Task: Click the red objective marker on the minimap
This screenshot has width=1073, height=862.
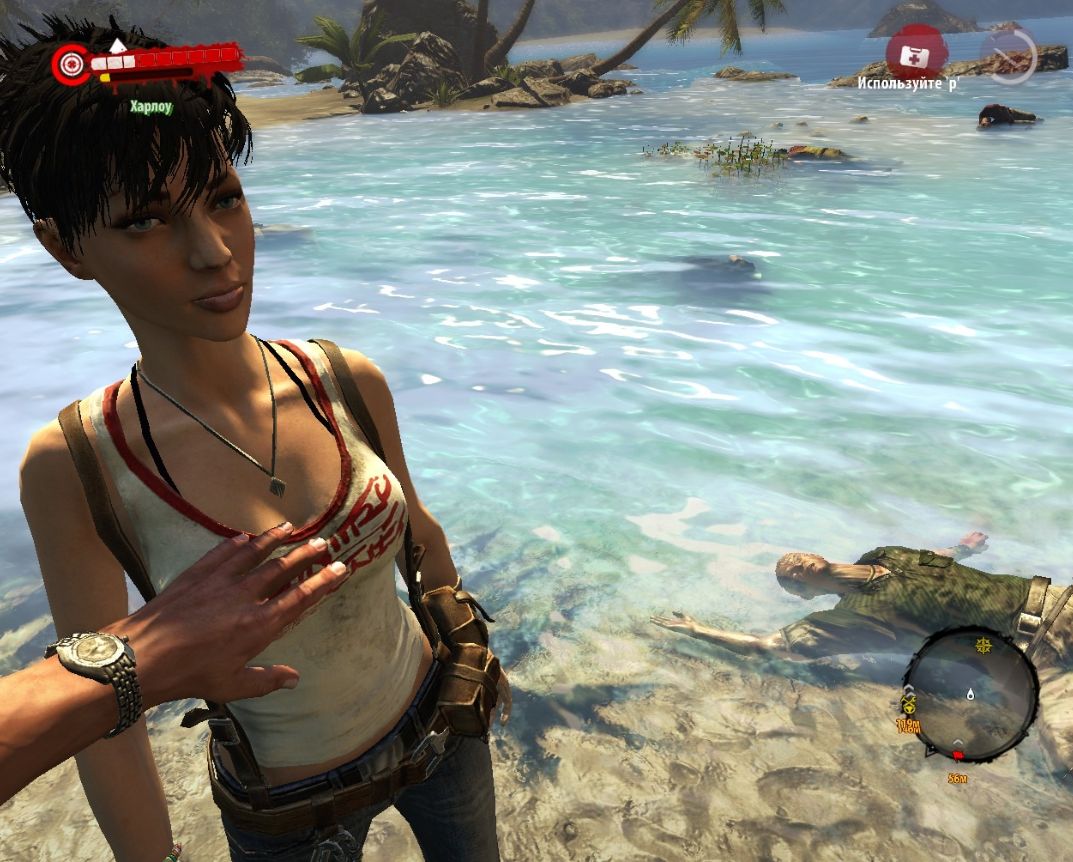Action: pos(957,755)
